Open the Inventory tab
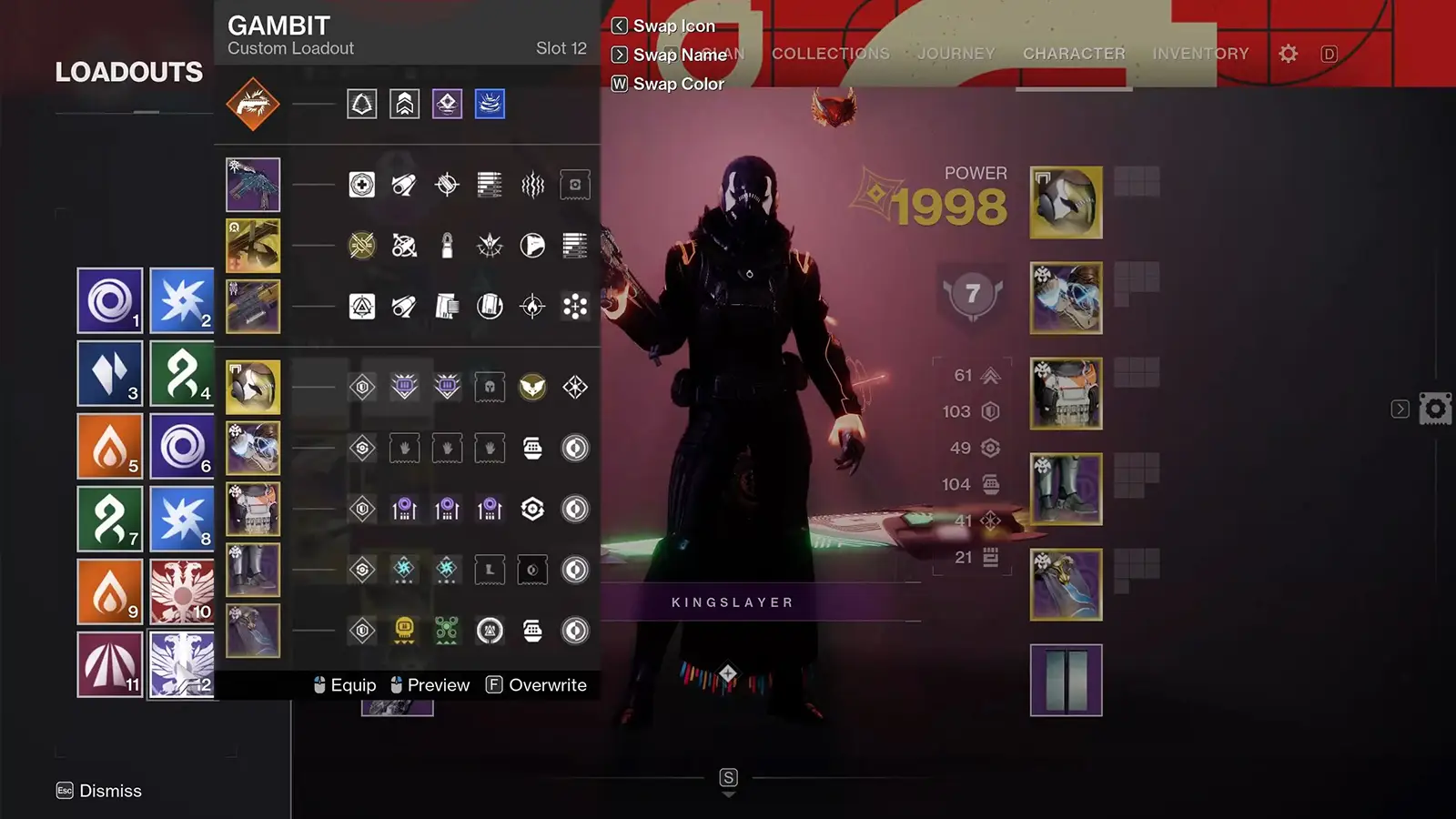The height and width of the screenshot is (819, 1456). pyautogui.click(x=1200, y=54)
